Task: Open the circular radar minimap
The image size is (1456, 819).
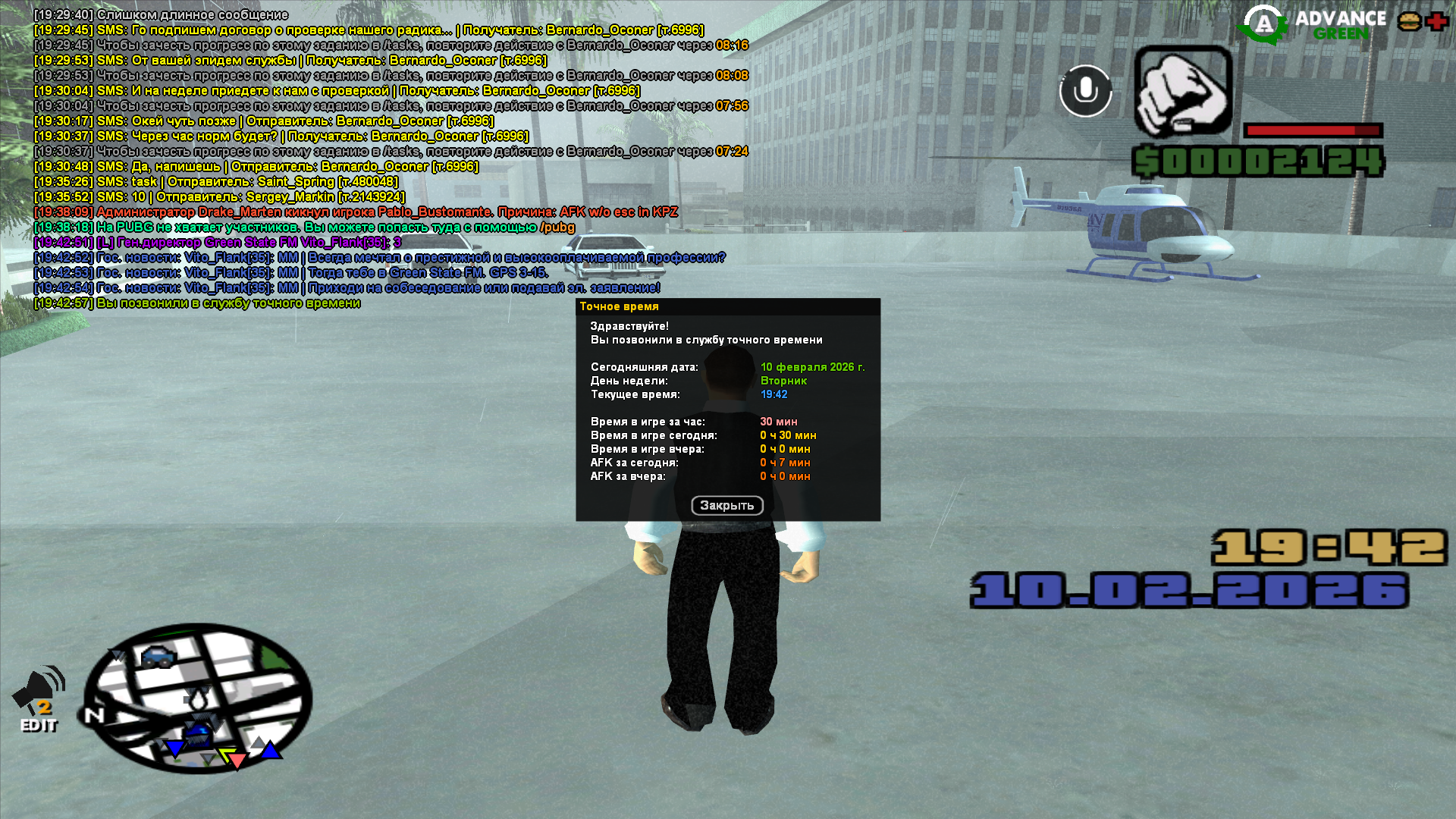Action: click(197, 698)
